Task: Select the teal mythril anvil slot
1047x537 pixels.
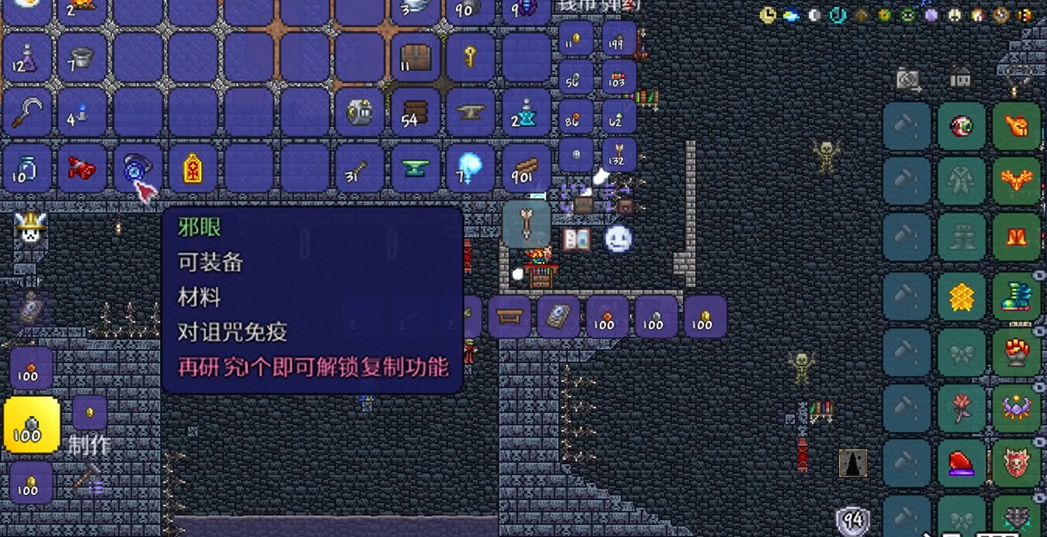Action: (x=414, y=168)
